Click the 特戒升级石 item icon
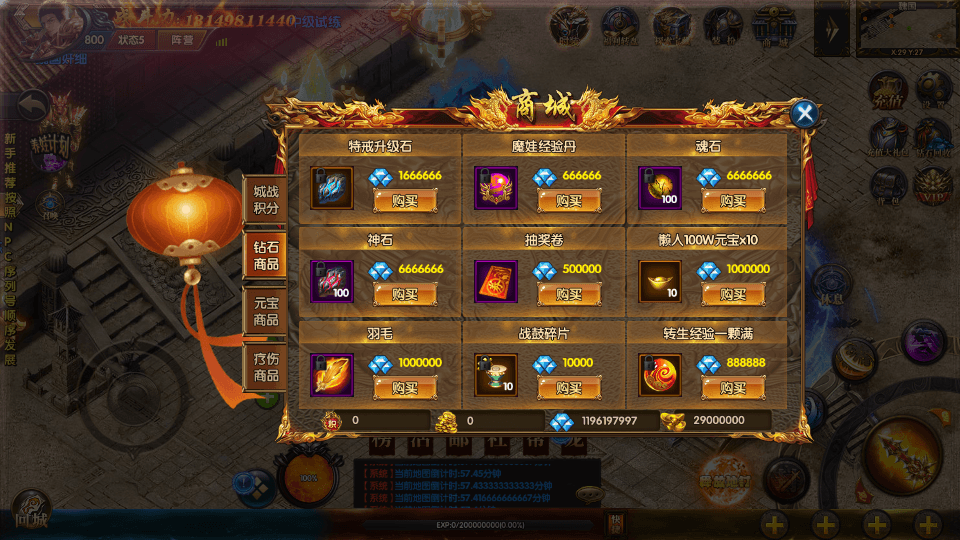 pos(331,187)
